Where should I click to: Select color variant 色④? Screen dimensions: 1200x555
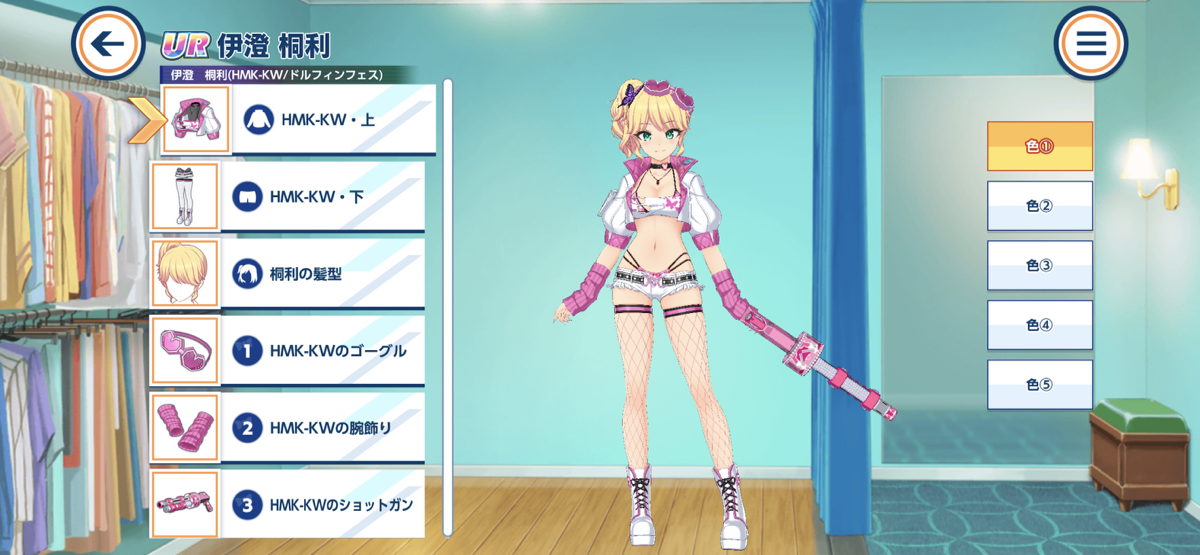(x=1039, y=325)
